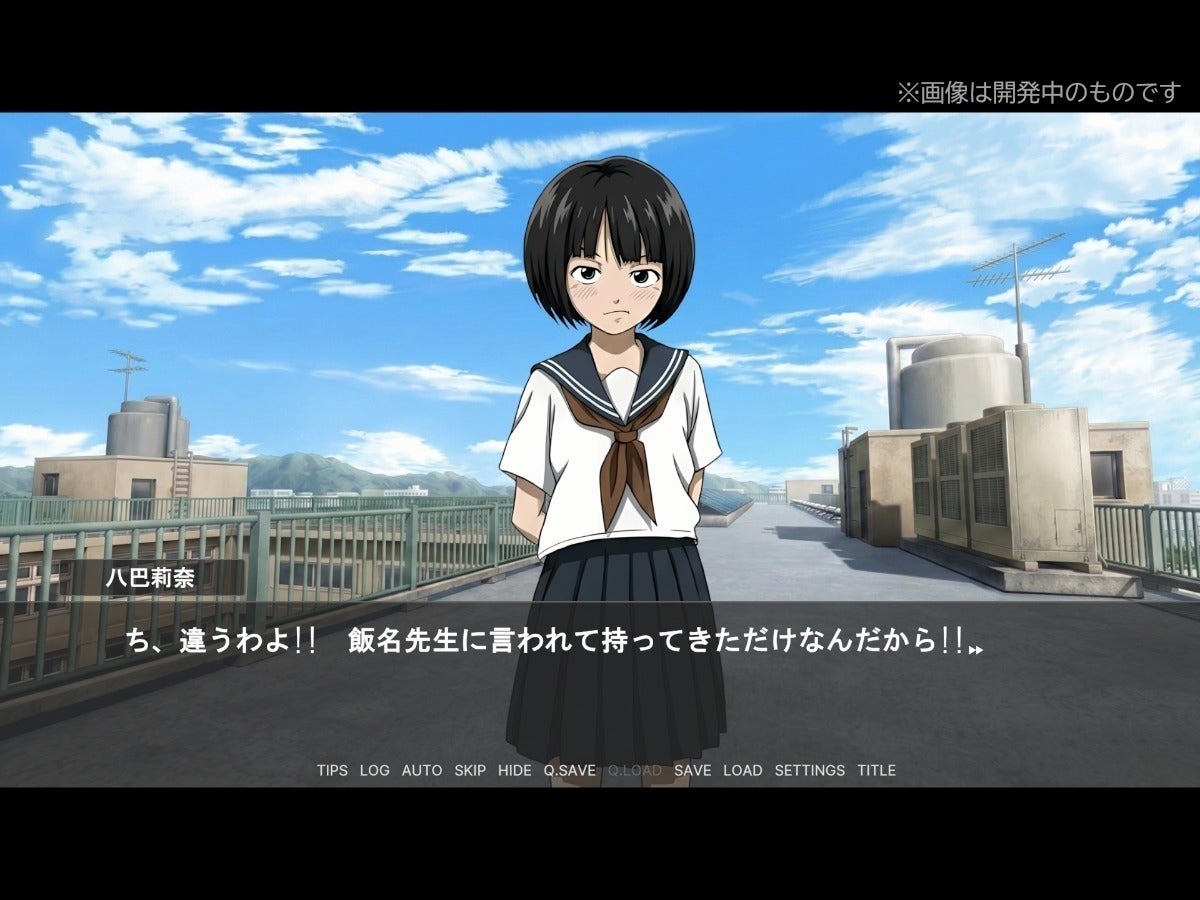The width and height of the screenshot is (1200, 900).
Task: Hide the text window with HIDE
Action: tap(515, 770)
